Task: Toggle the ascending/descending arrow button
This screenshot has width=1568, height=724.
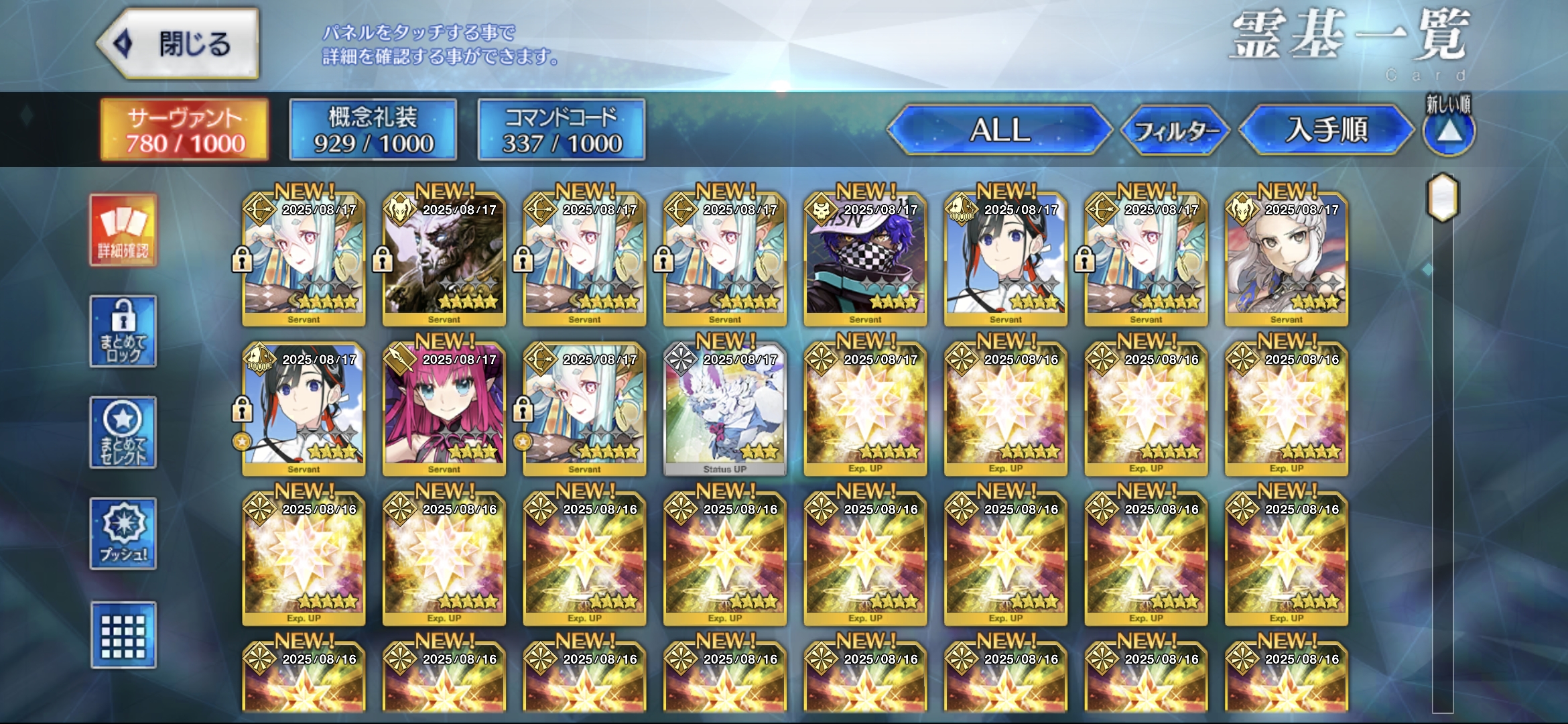Action: (x=1449, y=131)
